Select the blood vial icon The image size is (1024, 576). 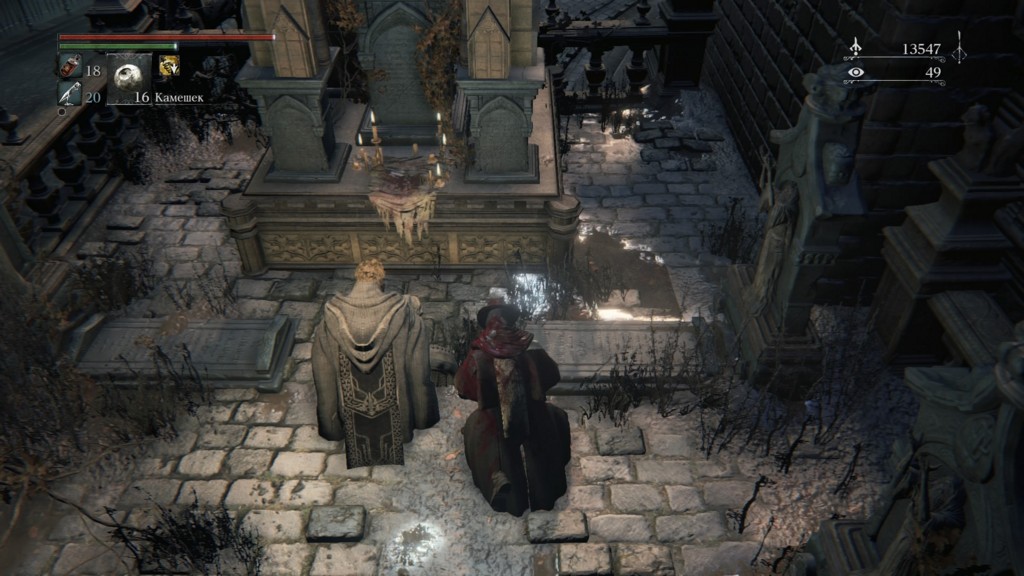70,69
